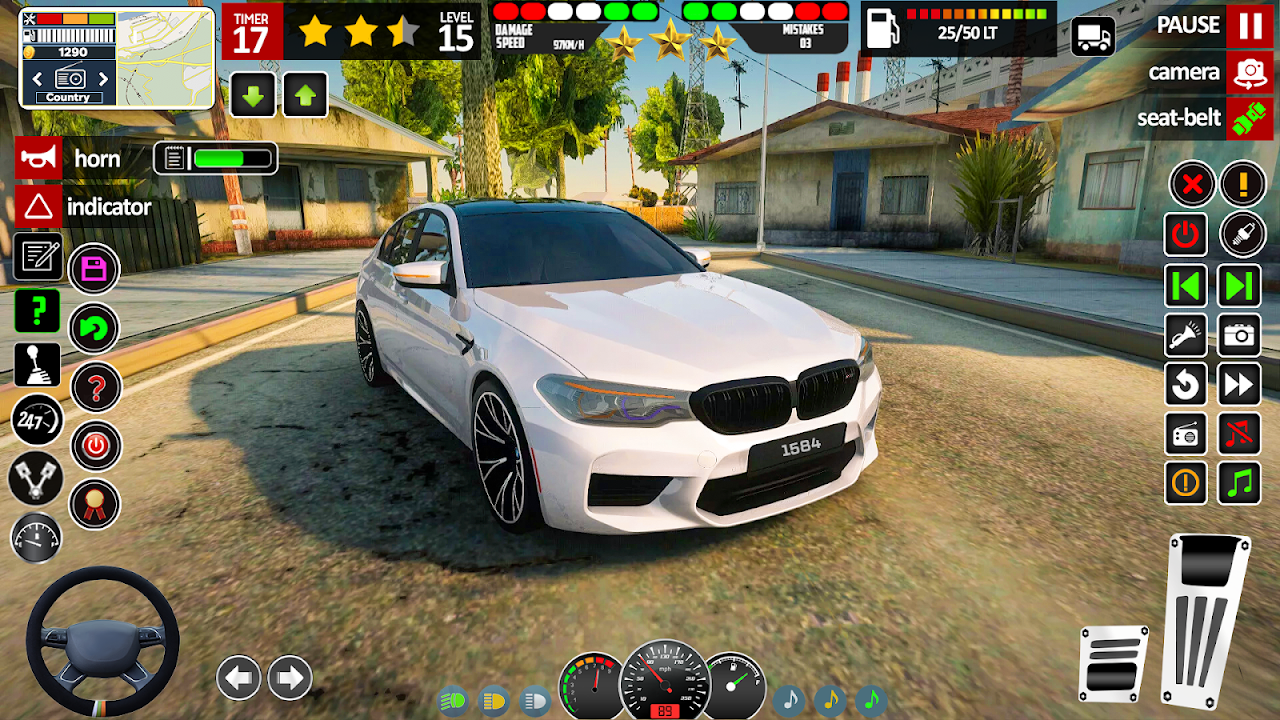Click the red X circle button

1192,184
